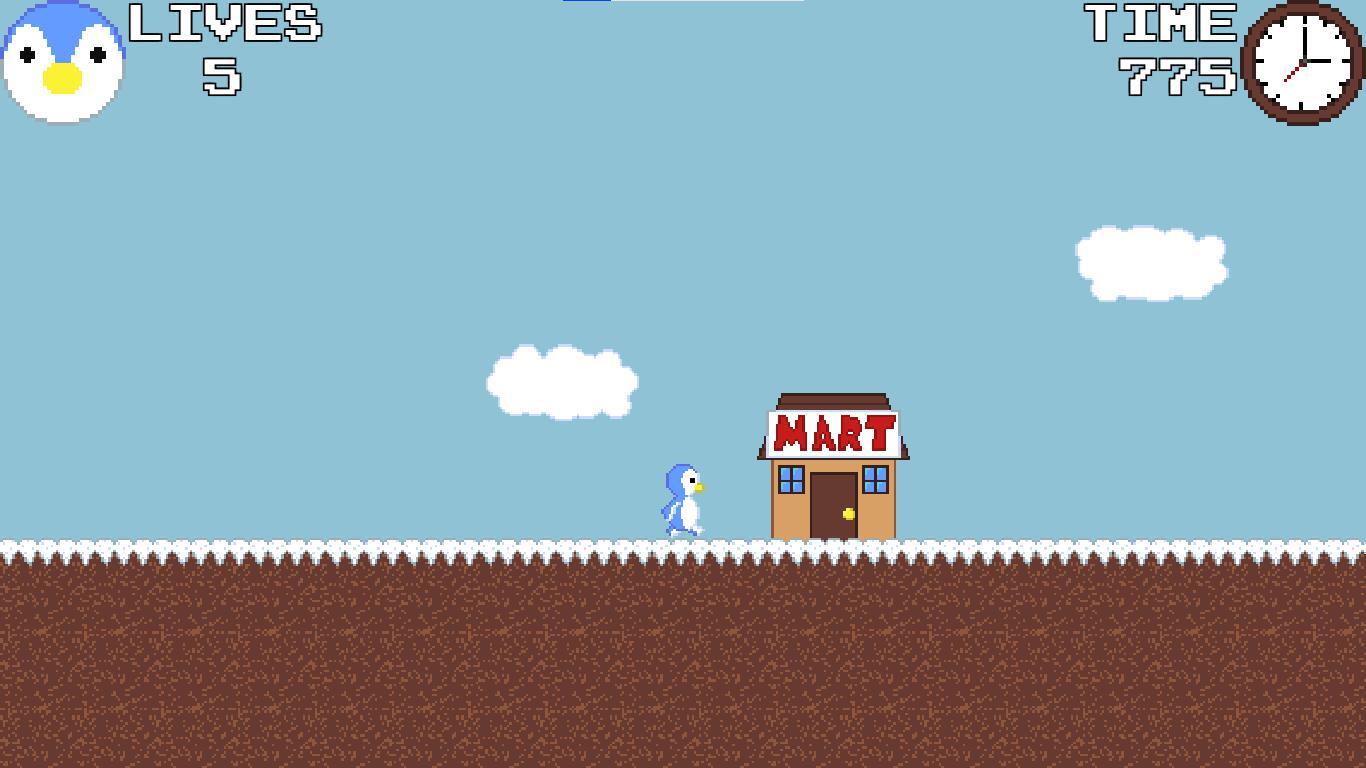The width and height of the screenshot is (1366, 768).
Task: Click the large cloud on the right
Action: (x=1150, y=262)
